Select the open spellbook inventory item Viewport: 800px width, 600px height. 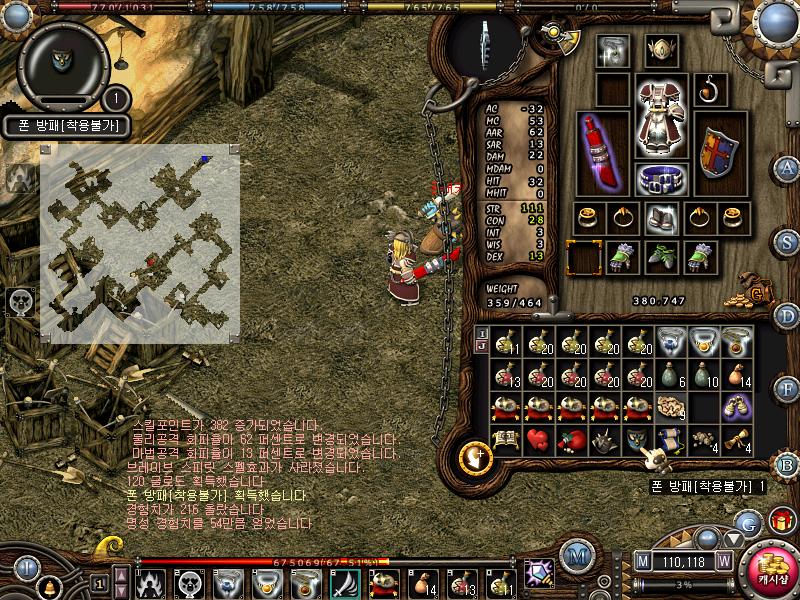click(x=505, y=440)
